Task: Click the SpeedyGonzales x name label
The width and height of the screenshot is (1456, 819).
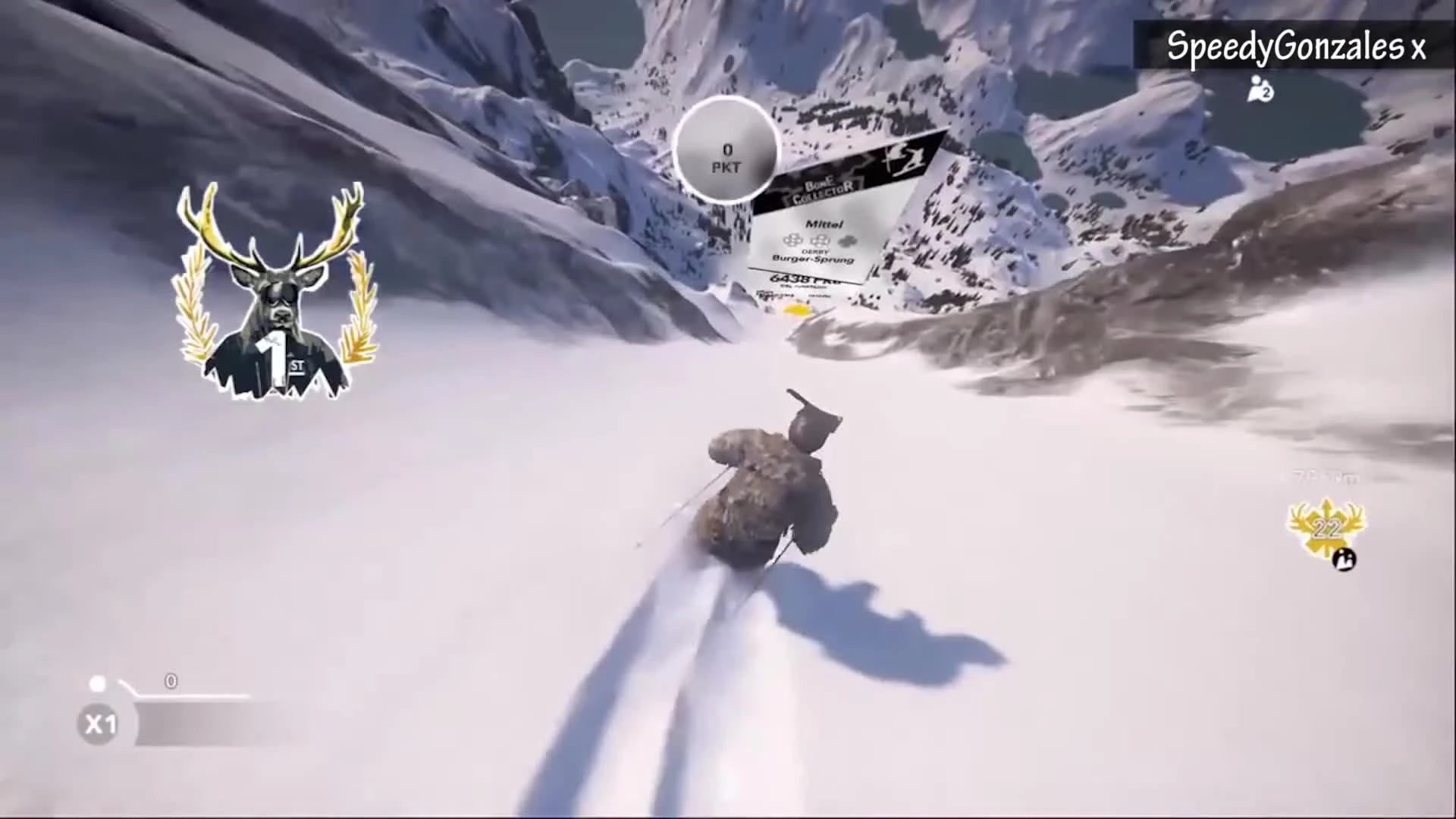Action: tap(1294, 45)
